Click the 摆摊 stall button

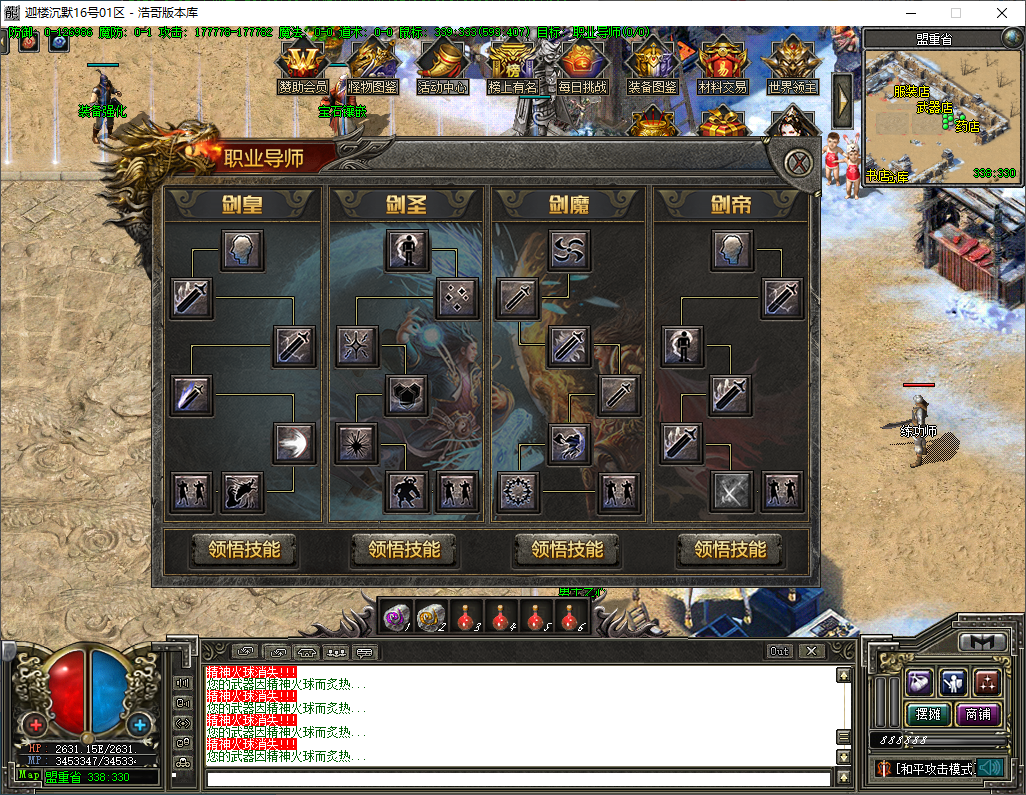(x=926, y=715)
